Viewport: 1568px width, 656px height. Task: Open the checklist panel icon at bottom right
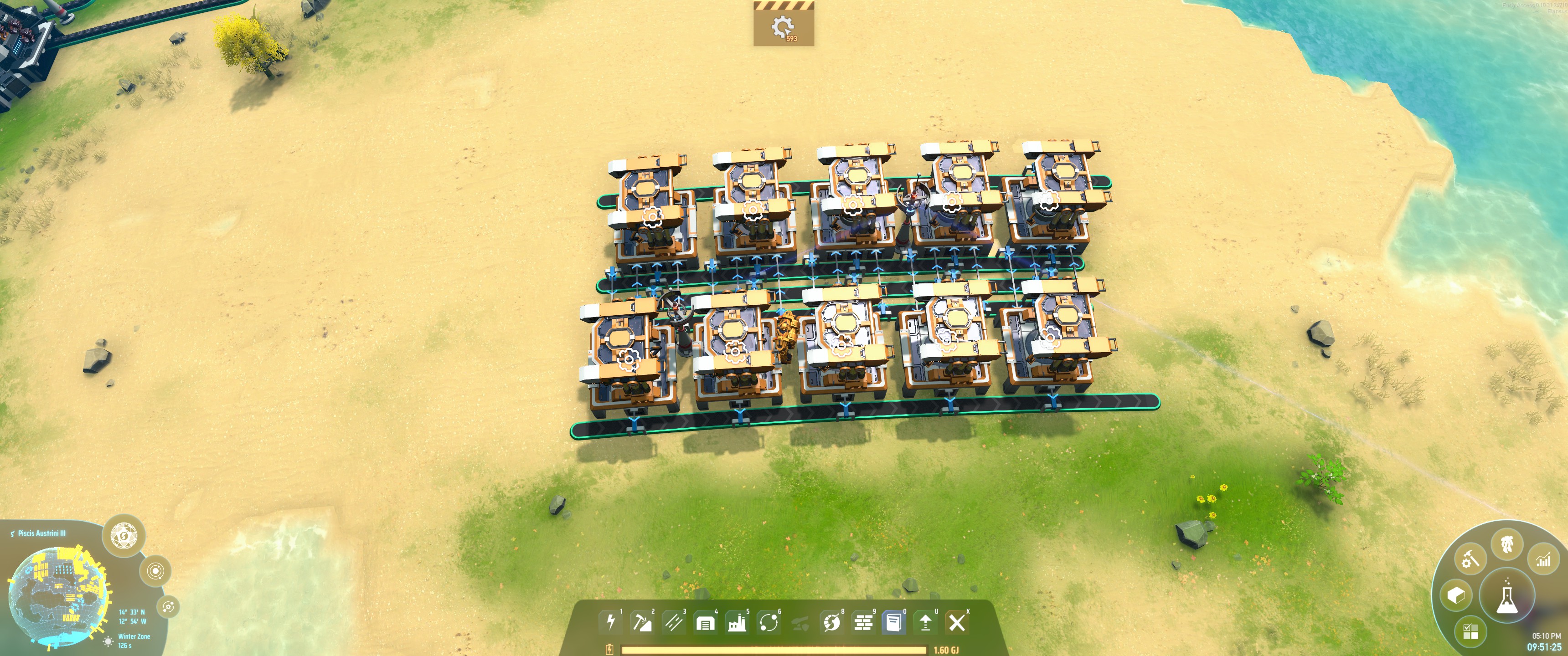click(1470, 630)
